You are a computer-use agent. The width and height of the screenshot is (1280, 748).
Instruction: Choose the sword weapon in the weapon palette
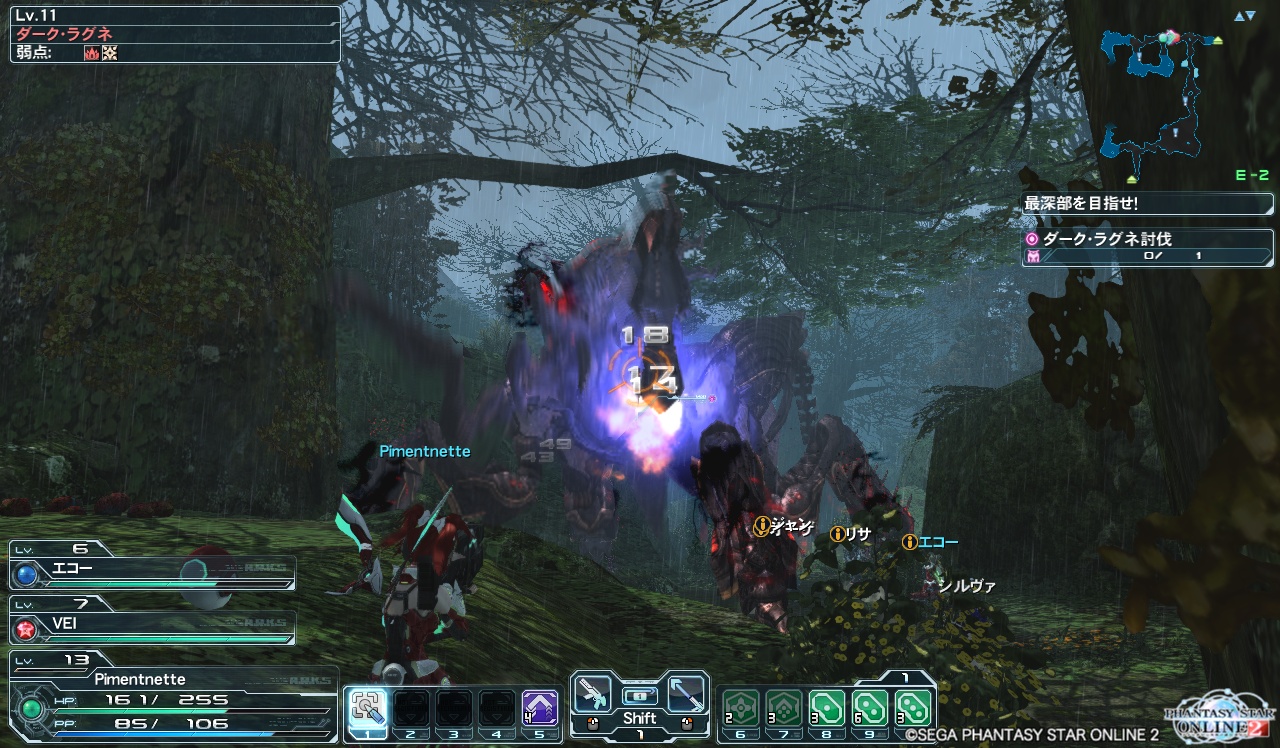click(x=686, y=692)
